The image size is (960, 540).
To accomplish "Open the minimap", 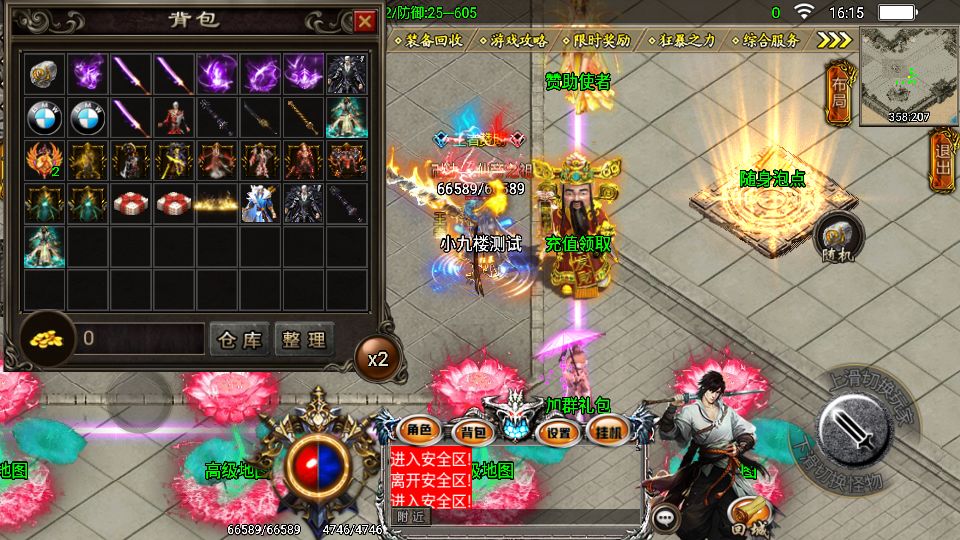I will [908, 75].
